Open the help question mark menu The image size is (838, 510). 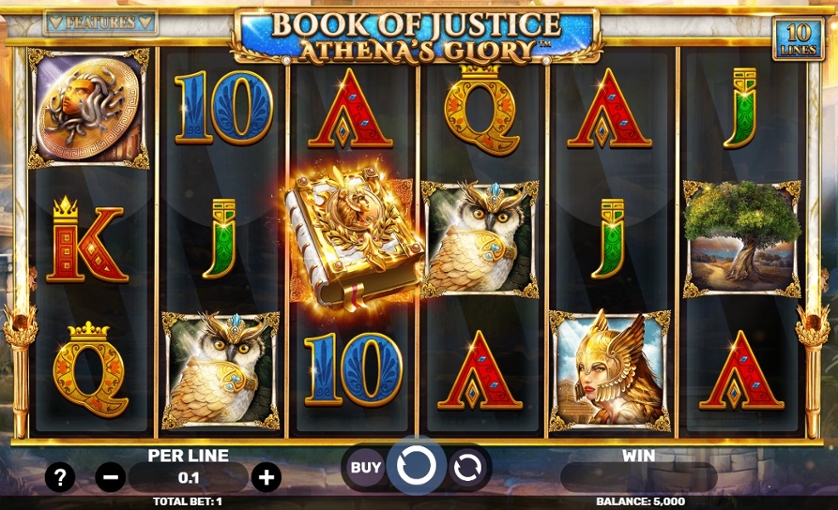pyautogui.click(x=60, y=477)
